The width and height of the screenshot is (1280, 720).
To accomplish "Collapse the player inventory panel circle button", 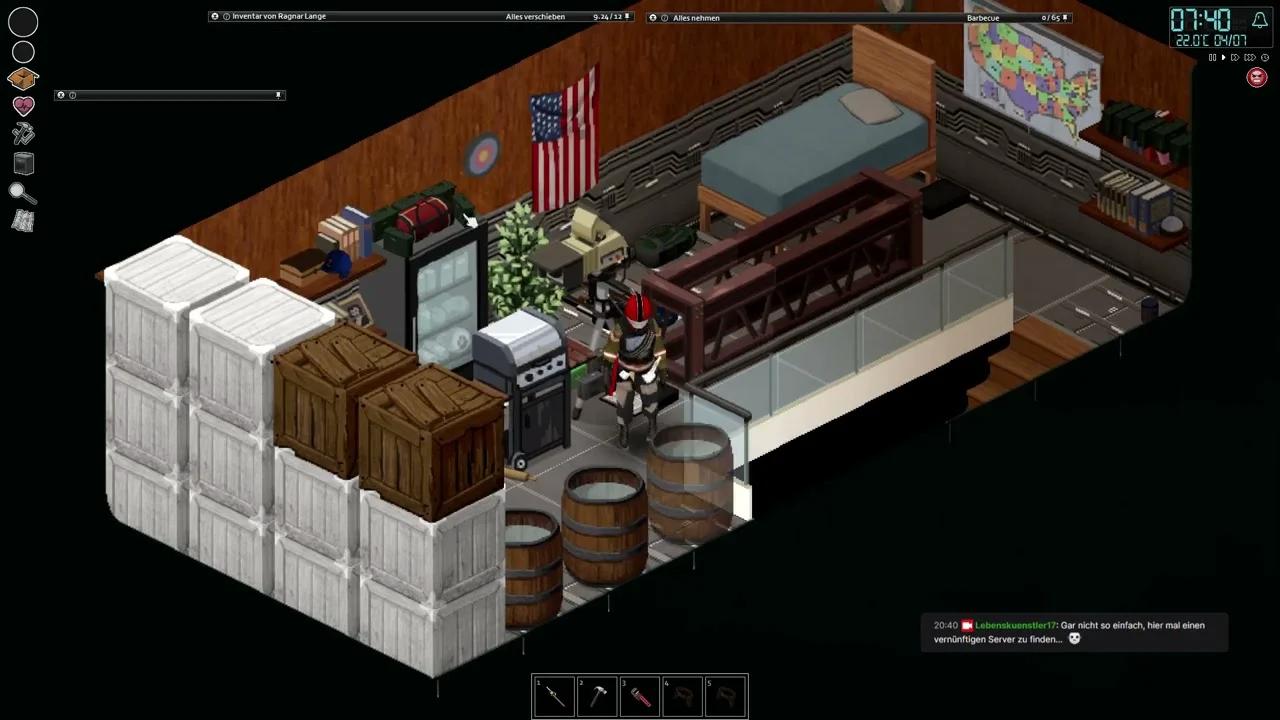I will tap(214, 16).
